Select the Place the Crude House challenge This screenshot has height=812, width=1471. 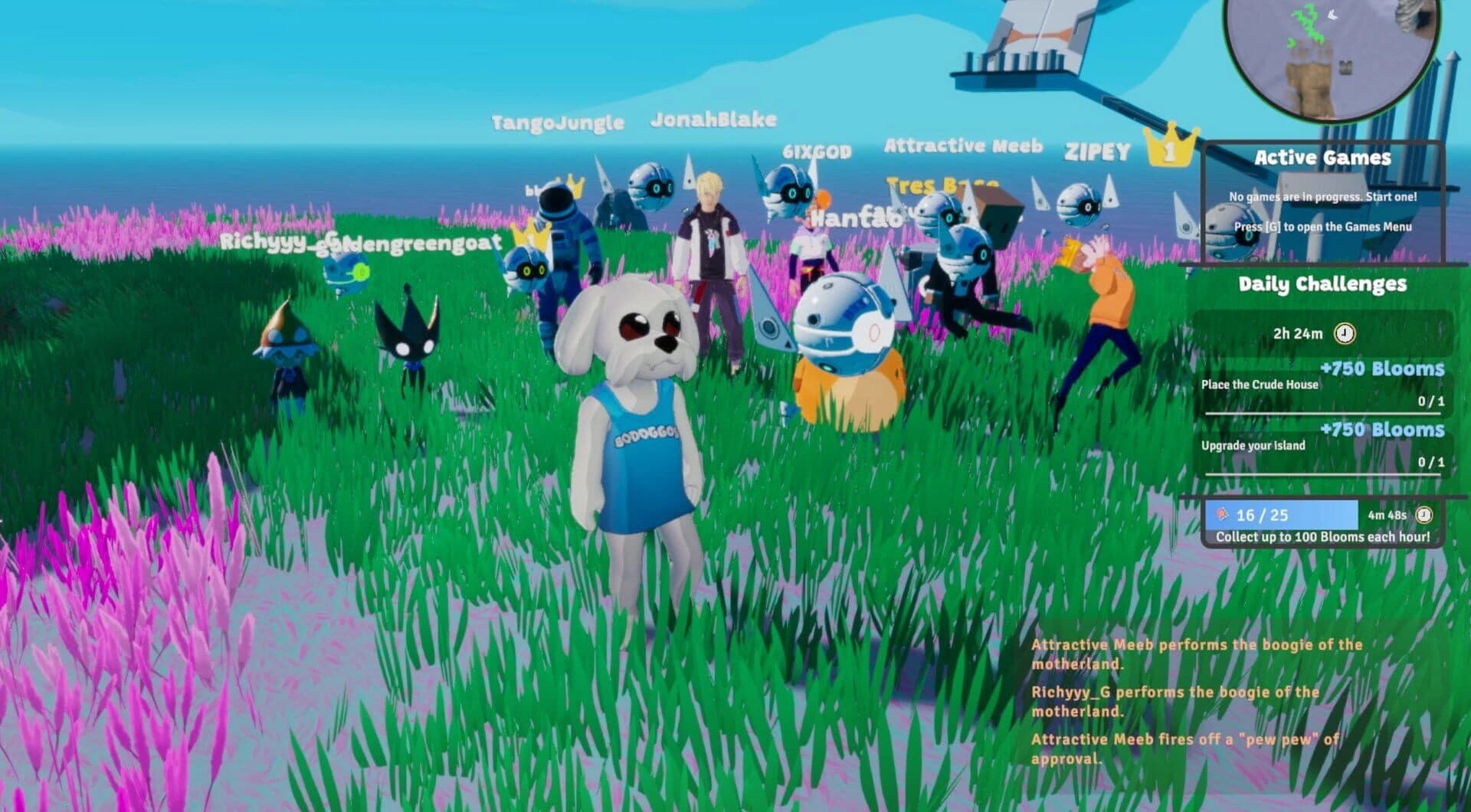pyautogui.click(x=1260, y=384)
